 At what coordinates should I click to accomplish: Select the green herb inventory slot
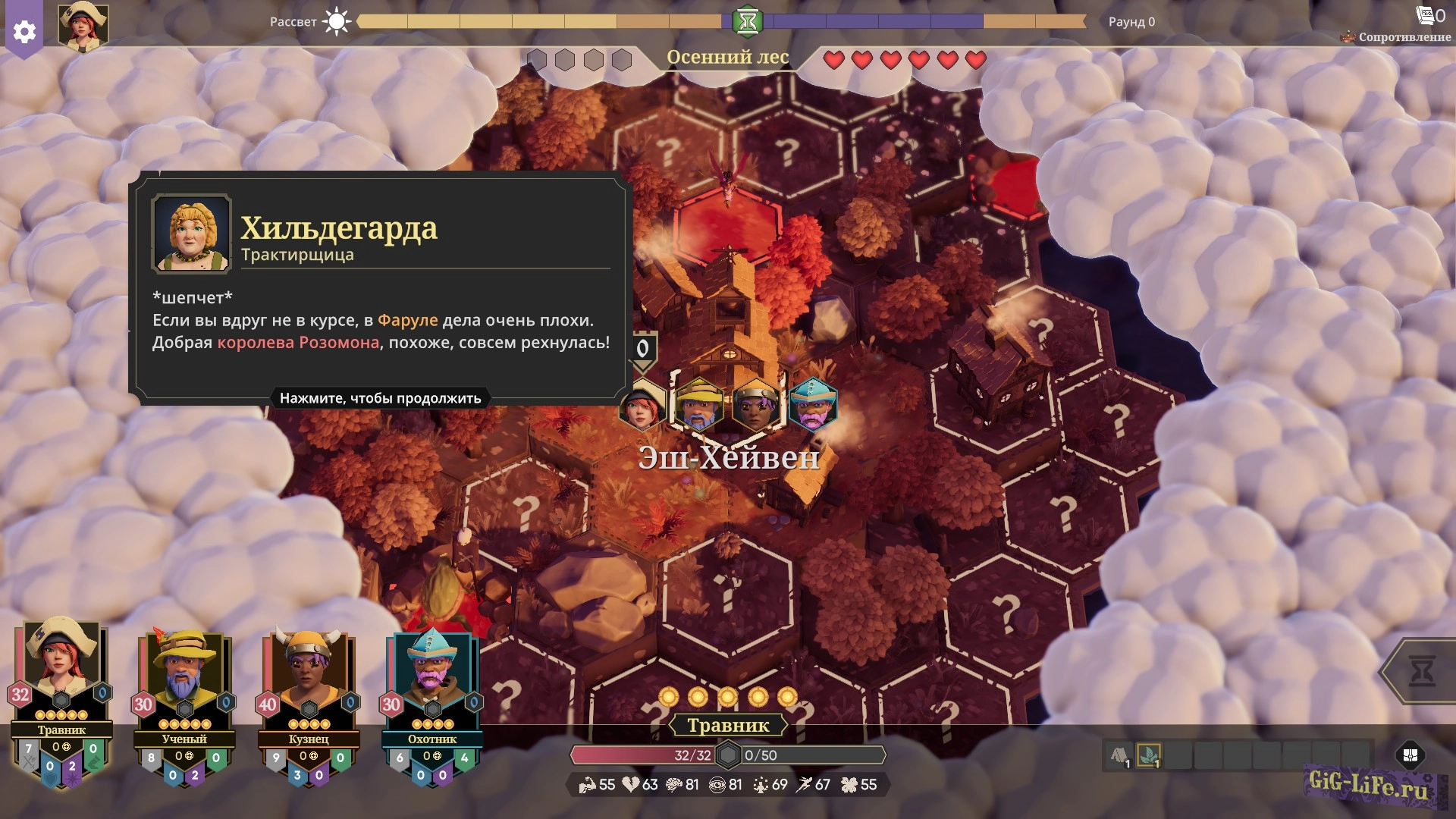coord(1149,755)
